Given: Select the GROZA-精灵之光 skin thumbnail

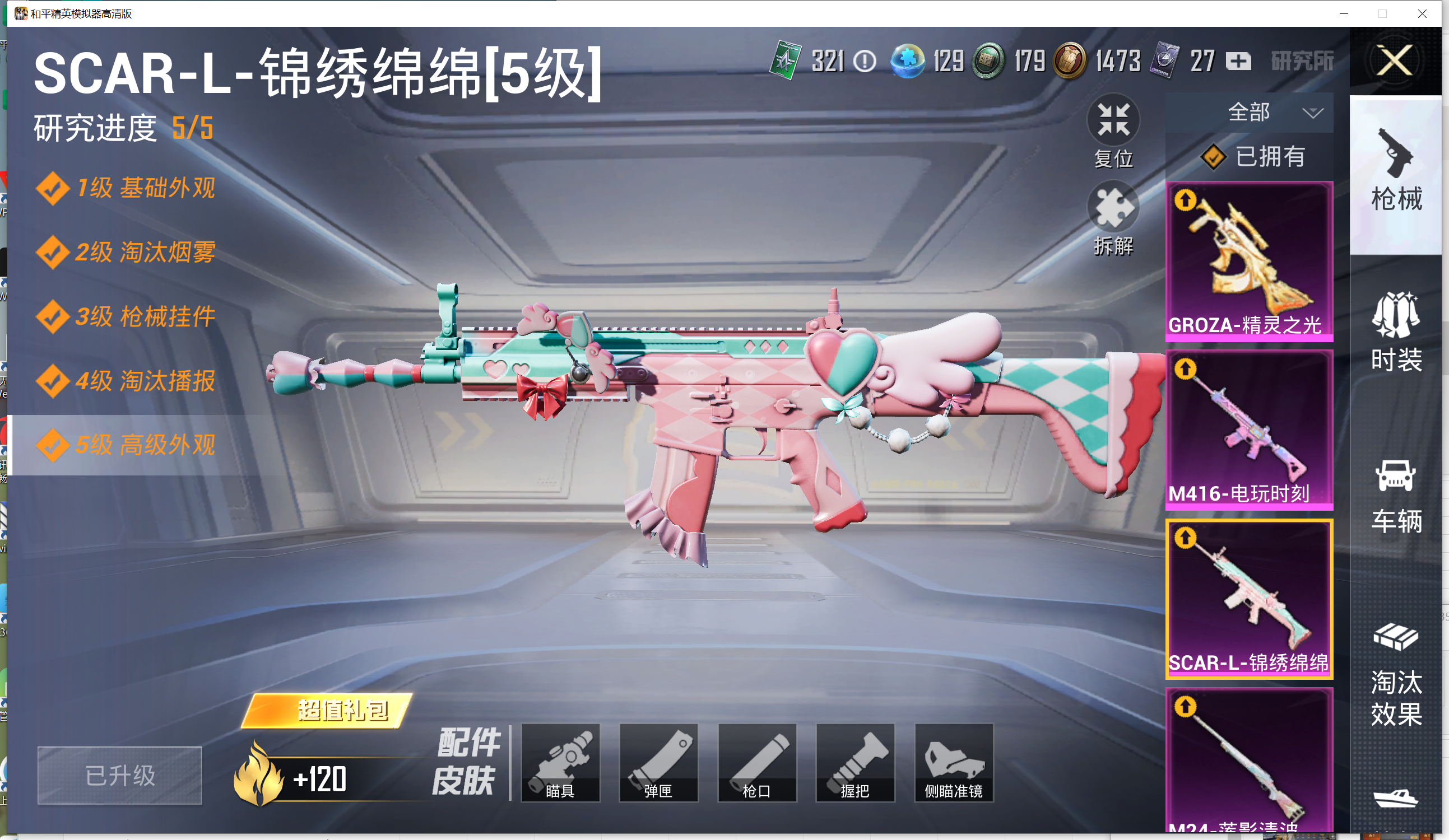Looking at the screenshot, I should coord(1249,262).
